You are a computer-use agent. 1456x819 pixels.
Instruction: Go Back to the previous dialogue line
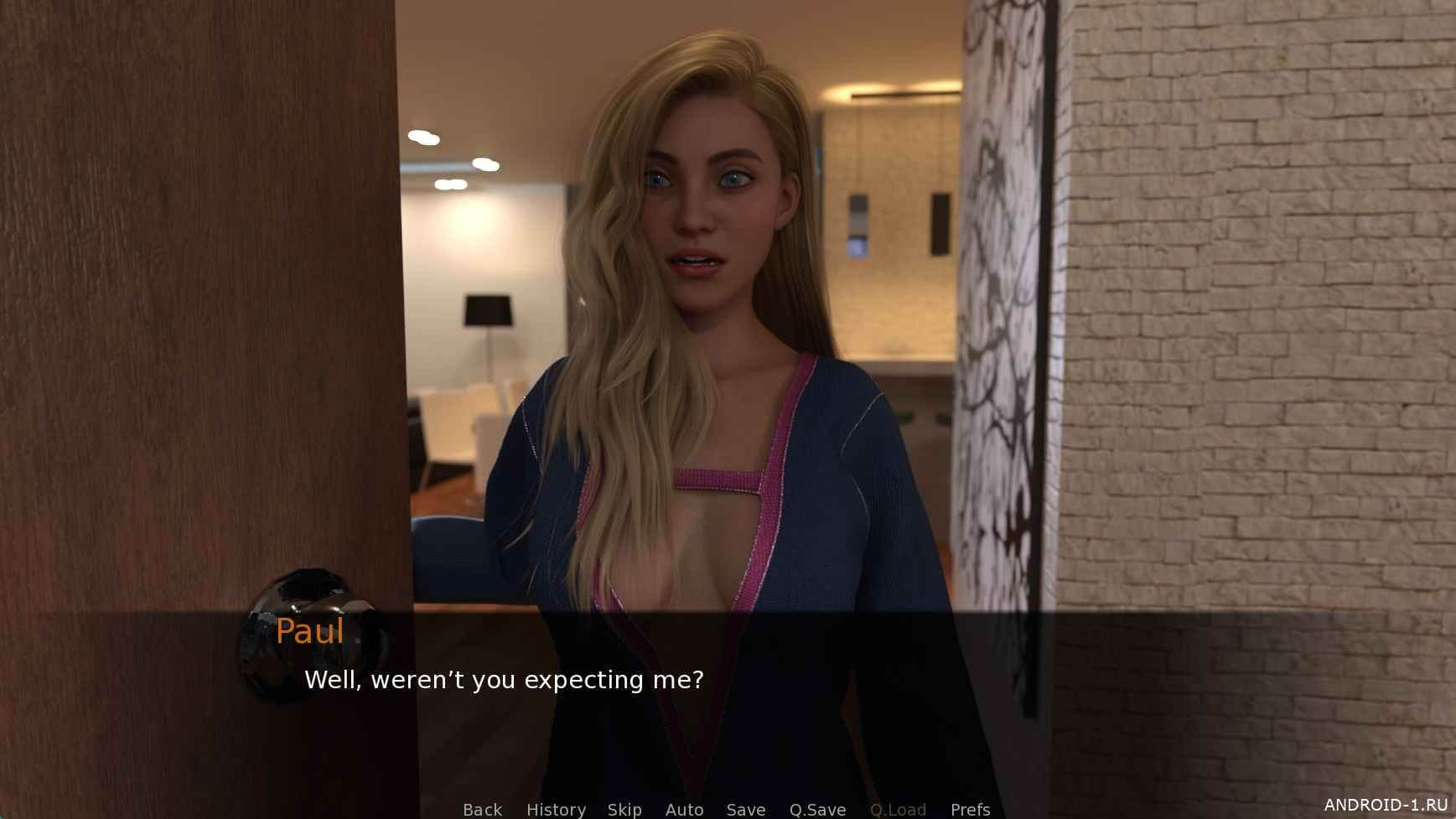(x=482, y=809)
